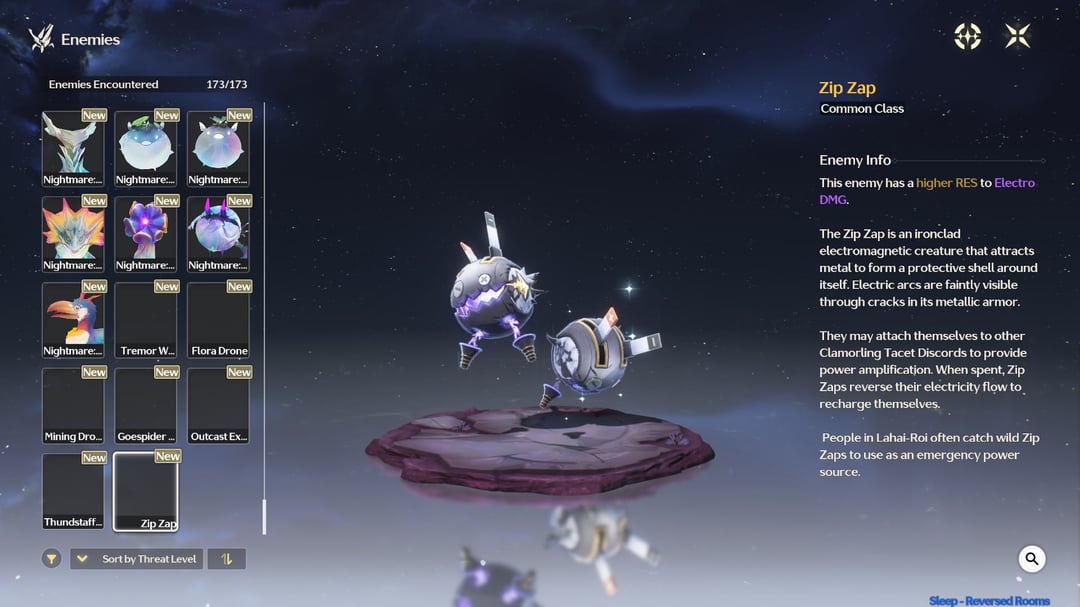Select the Tremor W... enemy entry
The width and height of the screenshot is (1080, 607).
(146, 320)
